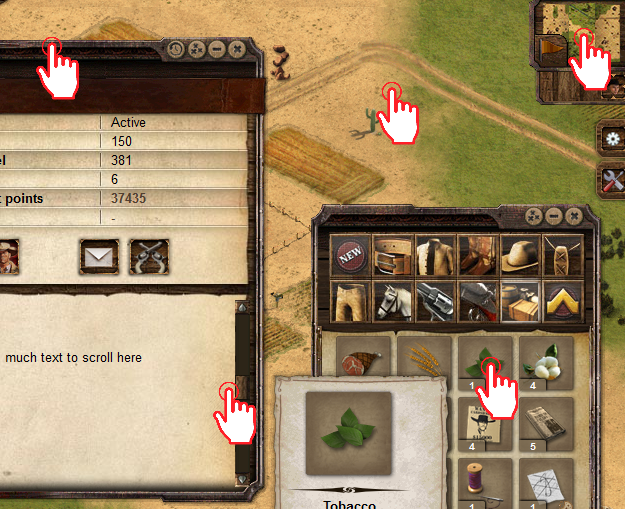Close the player profile window
Screen dimensions: 625x509
(x=236, y=48)
